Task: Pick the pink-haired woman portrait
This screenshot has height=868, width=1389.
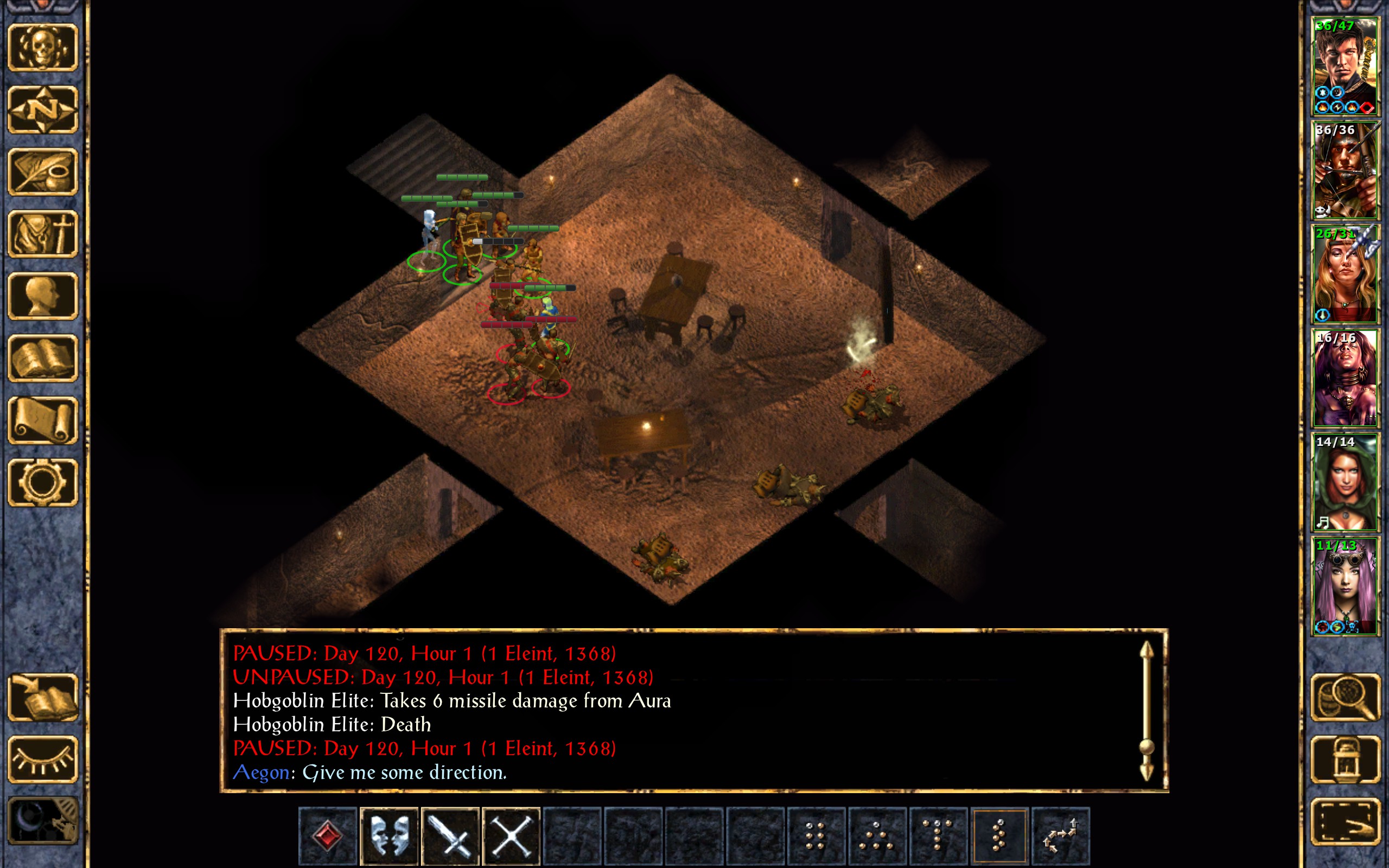Action: tap(1345, 586)
